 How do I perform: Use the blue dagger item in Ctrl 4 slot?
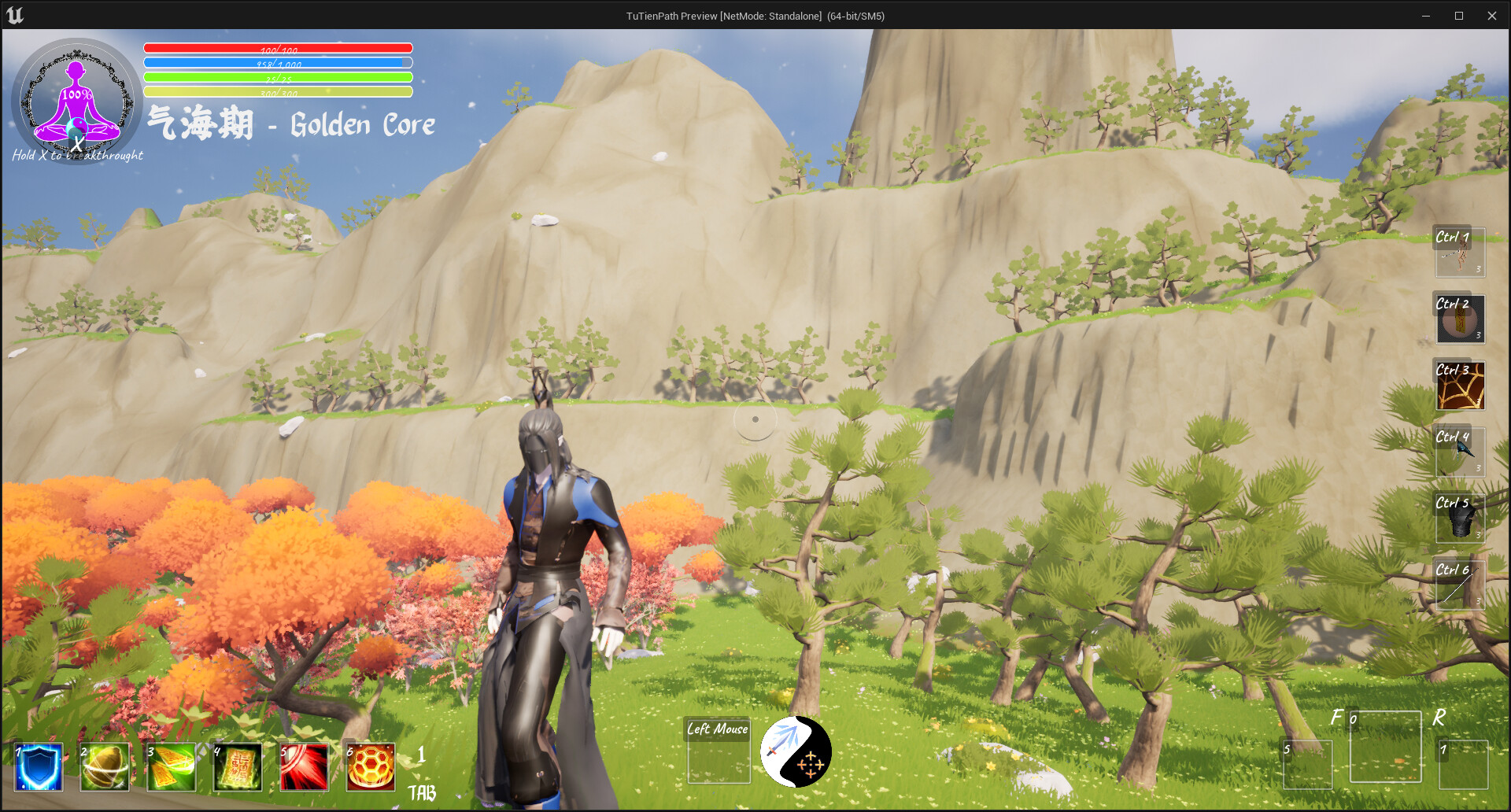point(1459,452)
